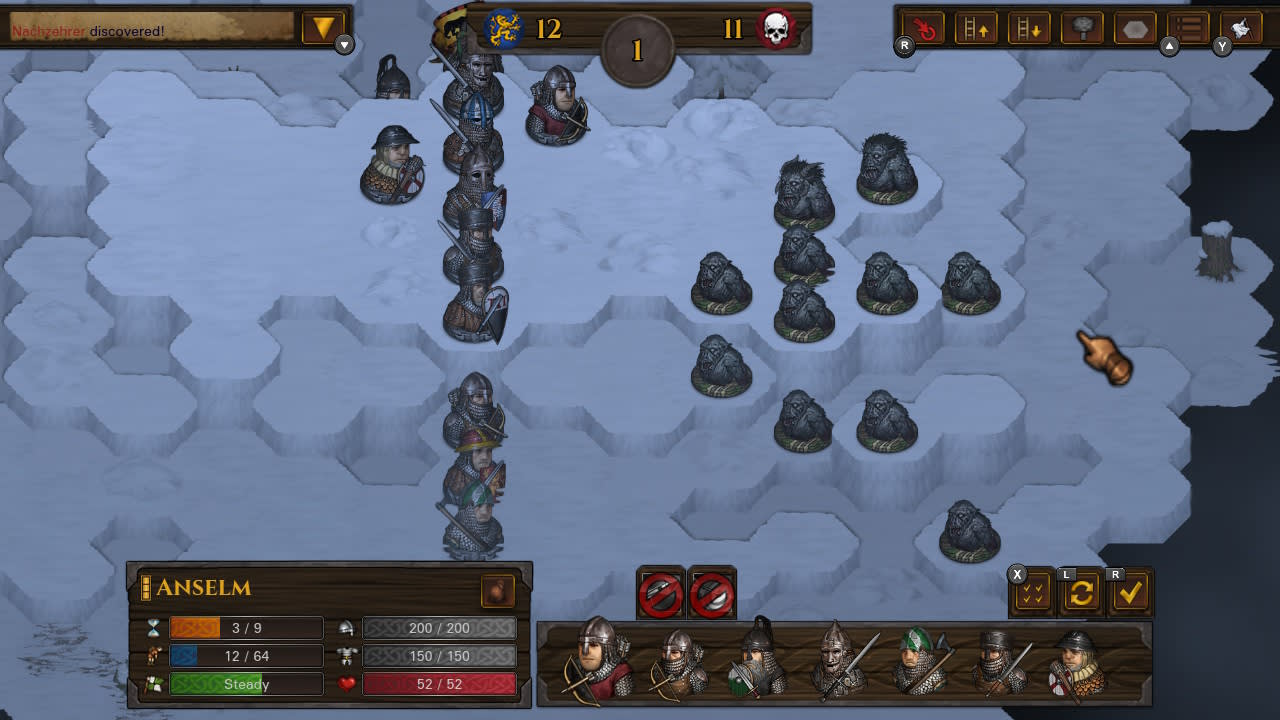The height and width of the screenshot is (720, 1280).
Task: Click the up triangle beside the toolbar
Action: 1168,44
